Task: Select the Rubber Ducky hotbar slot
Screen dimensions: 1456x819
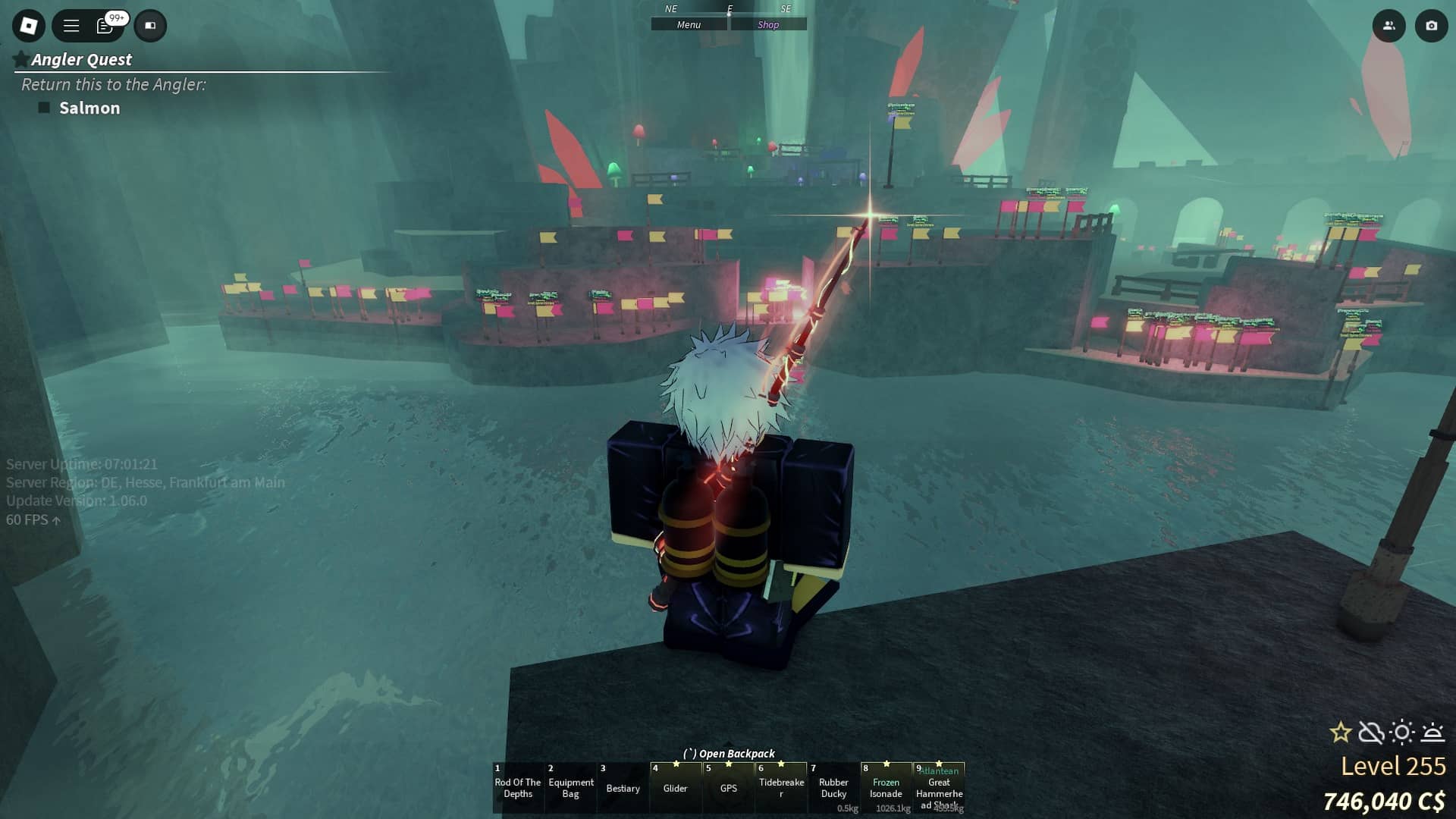Action: [x=833, y=788]
